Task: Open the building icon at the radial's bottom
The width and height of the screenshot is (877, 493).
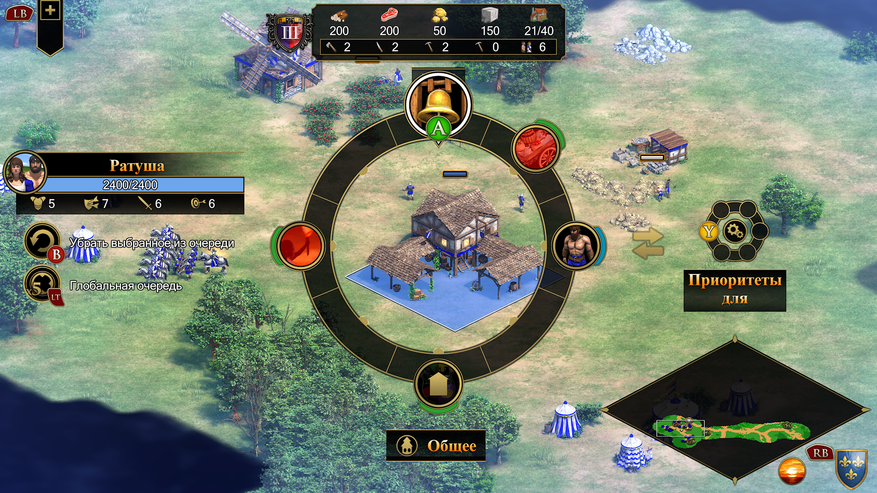Action: [x=438, y=383]
